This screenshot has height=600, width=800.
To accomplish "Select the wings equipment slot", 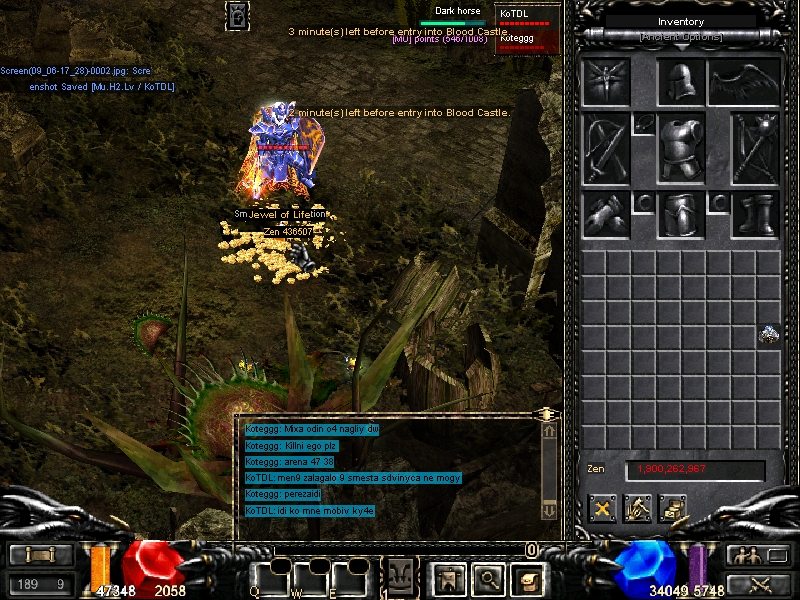I will [744, 82].
